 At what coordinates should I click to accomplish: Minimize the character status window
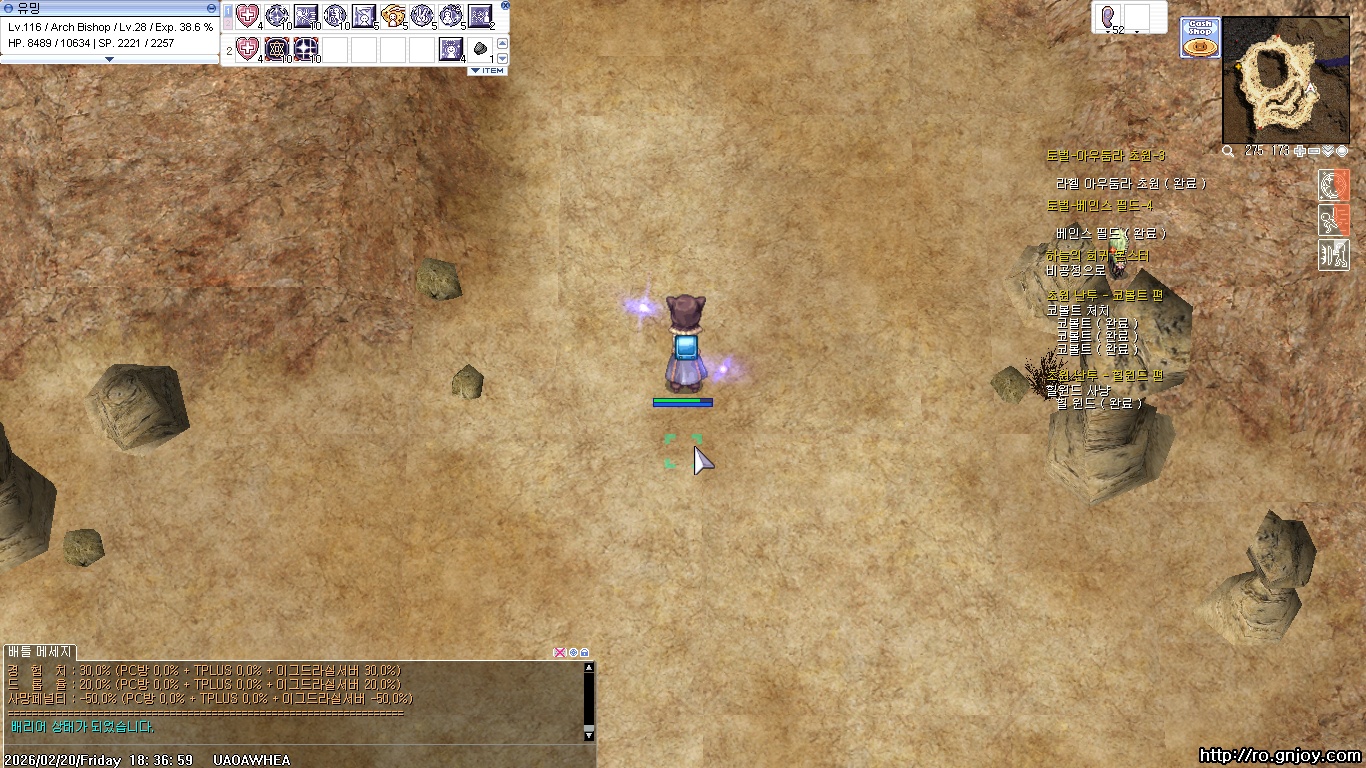click(211, 7)
